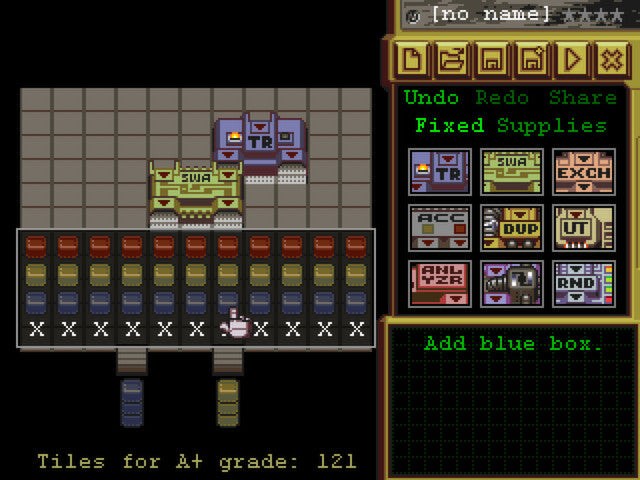Click the save-as floppy disk with star
The width and height of the screenshot is (640, 480).
point(532,60)
